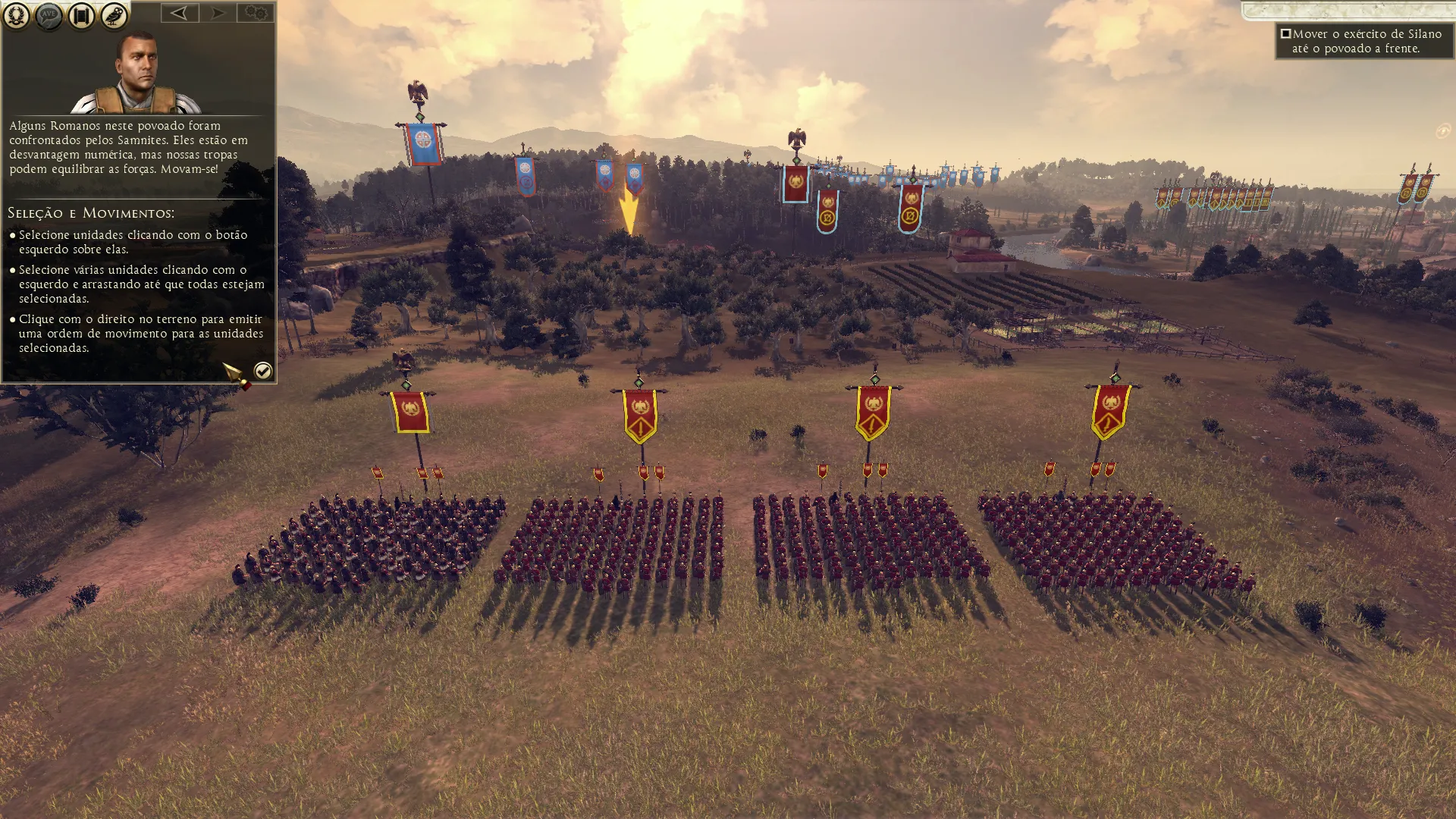Toggle the AVE speech bubble advisor button

click(49, 15)
